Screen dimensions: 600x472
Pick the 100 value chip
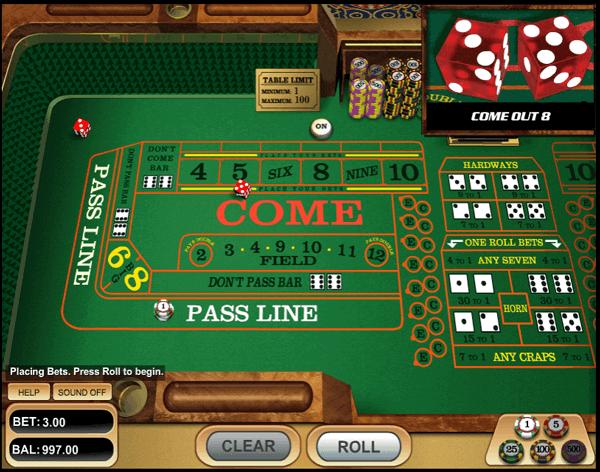(545, 450)
